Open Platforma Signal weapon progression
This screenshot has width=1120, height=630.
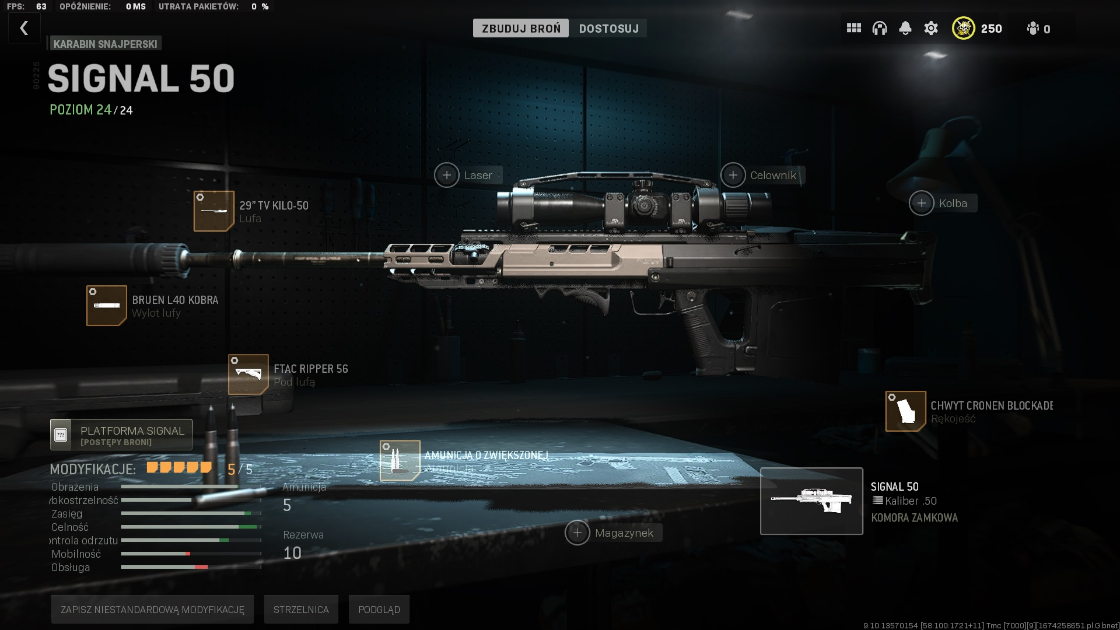[x=121, y=434]
